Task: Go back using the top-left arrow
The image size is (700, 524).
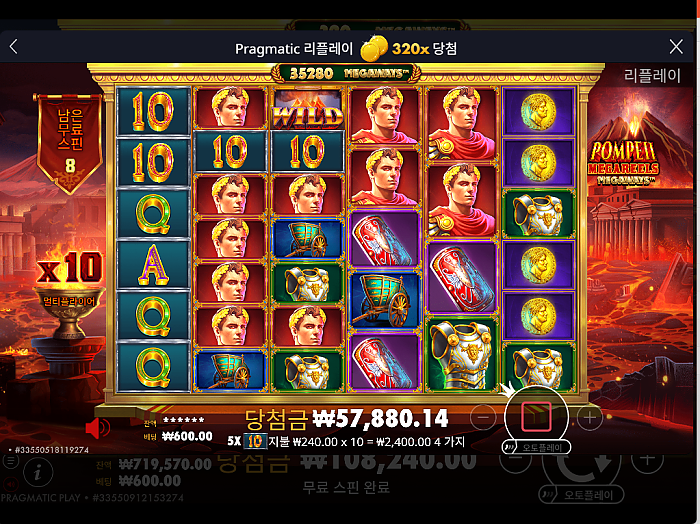Action: pos(14,47)
